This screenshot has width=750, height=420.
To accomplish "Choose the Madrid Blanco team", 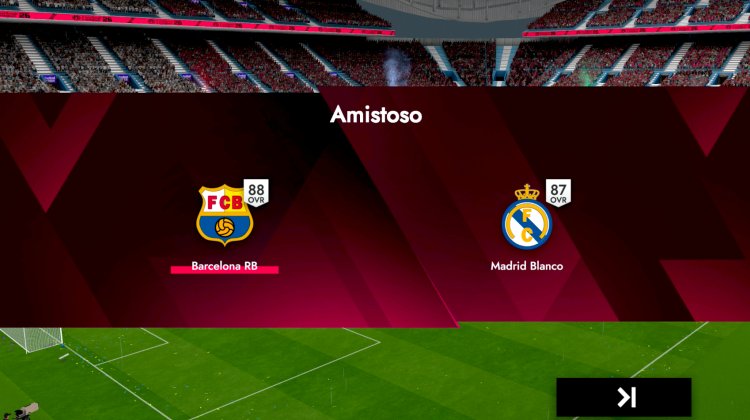I will coord(526,222).
